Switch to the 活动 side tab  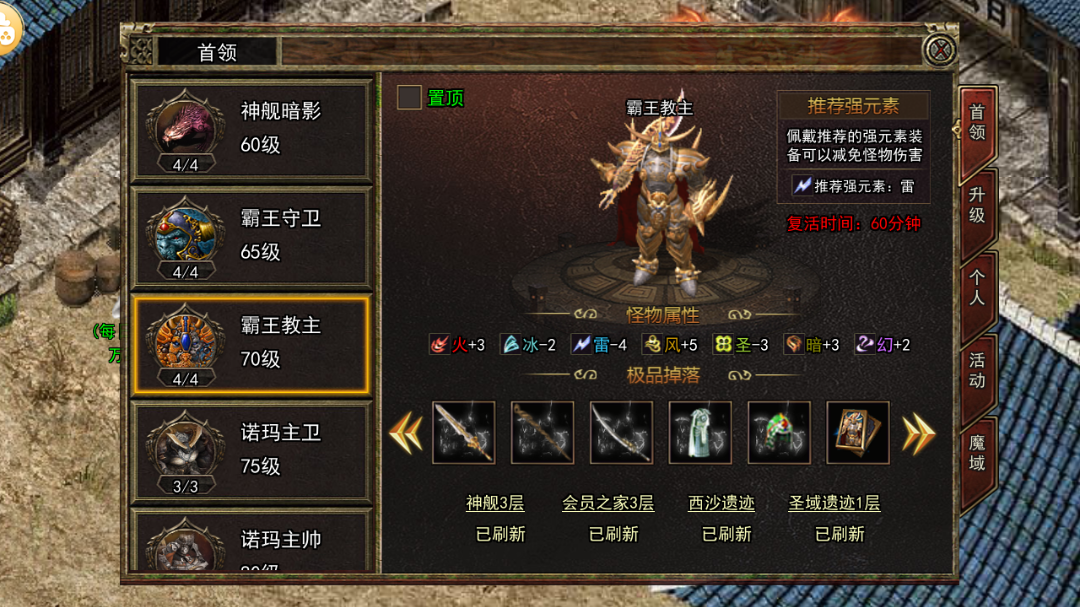pyautogui.click(x=977, y=370)
